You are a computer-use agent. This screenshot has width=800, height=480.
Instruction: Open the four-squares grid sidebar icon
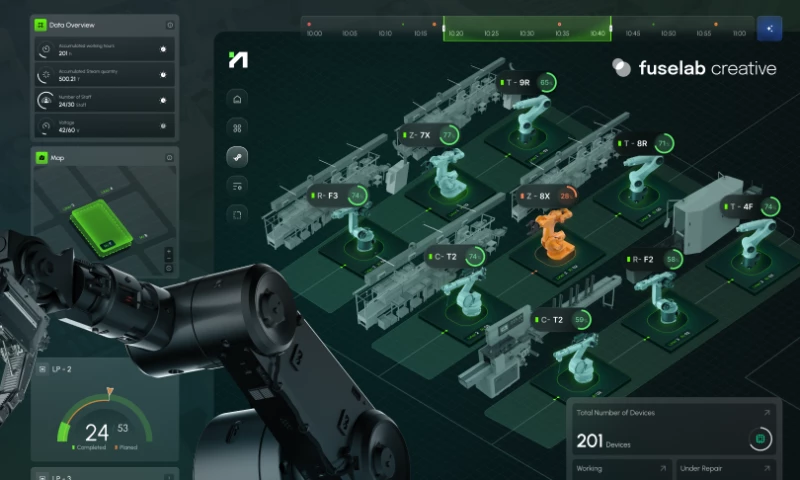click(237, 127)
